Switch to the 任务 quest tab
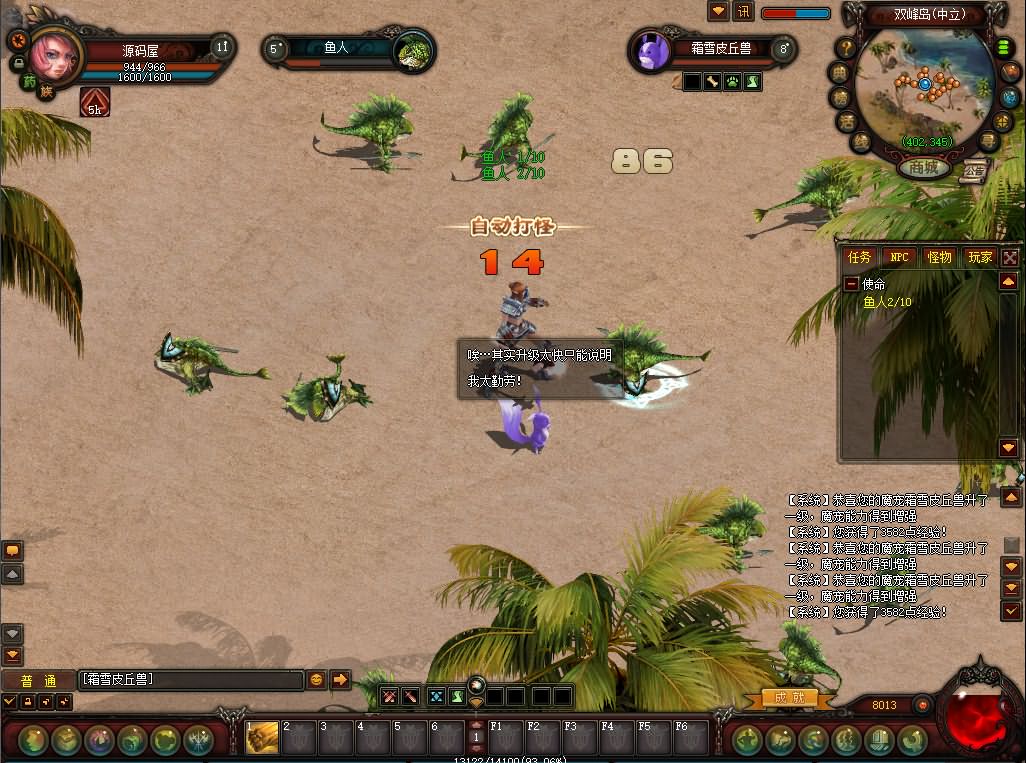 (860, 257)
